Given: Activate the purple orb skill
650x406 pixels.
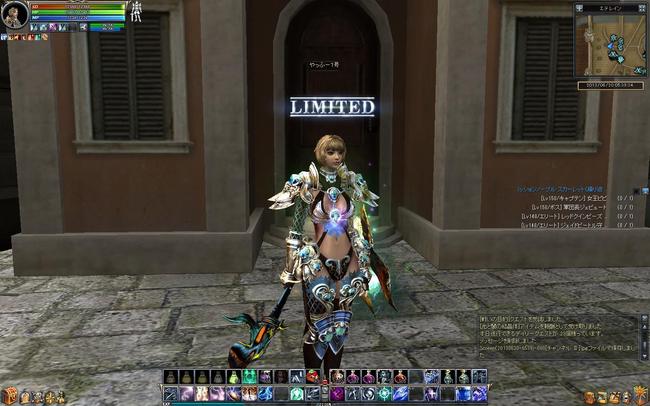Looking at the screenshot, I should click(x=337, y=394).
